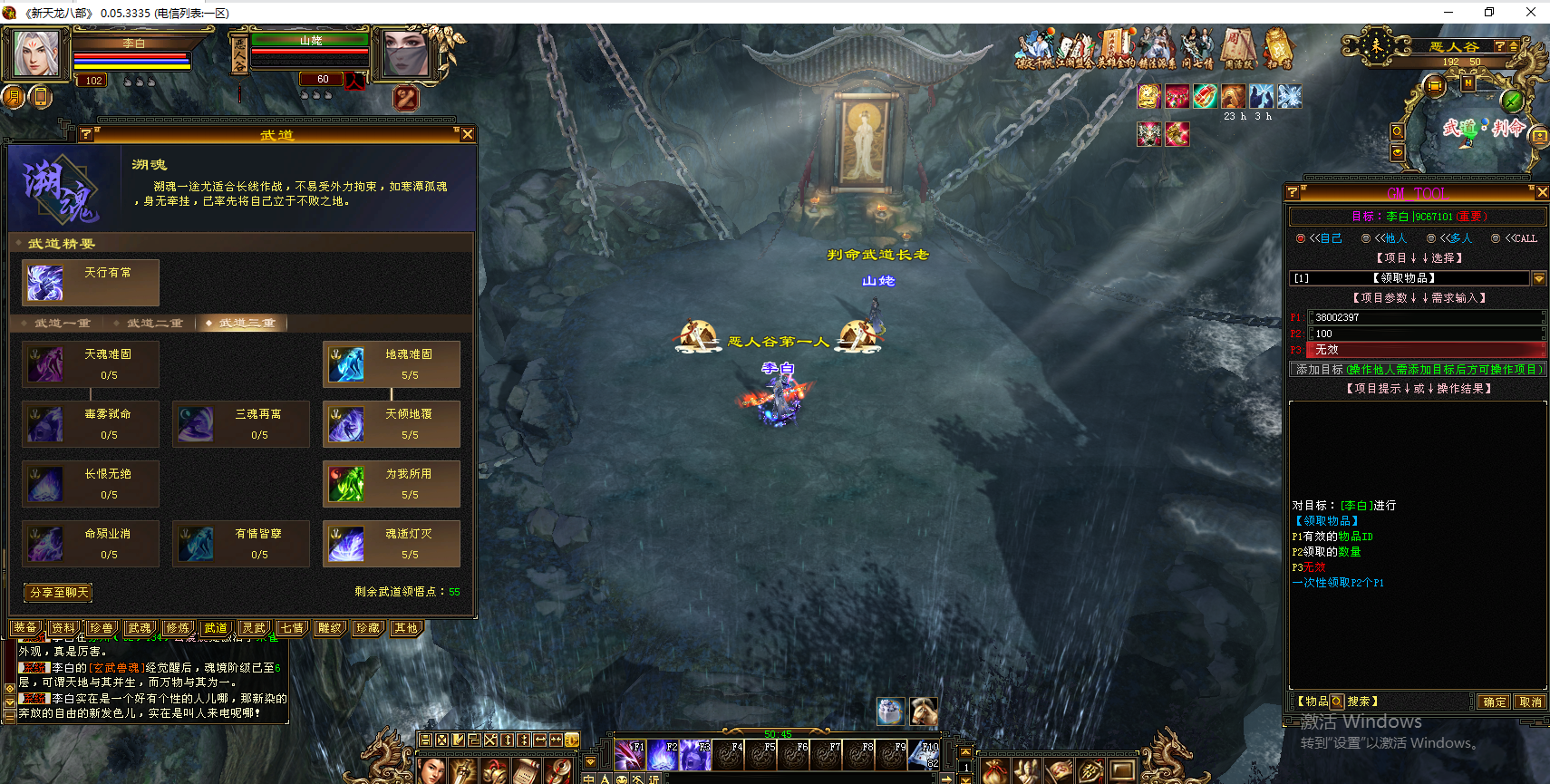Open the 装备 character tab

pos(25,628)
